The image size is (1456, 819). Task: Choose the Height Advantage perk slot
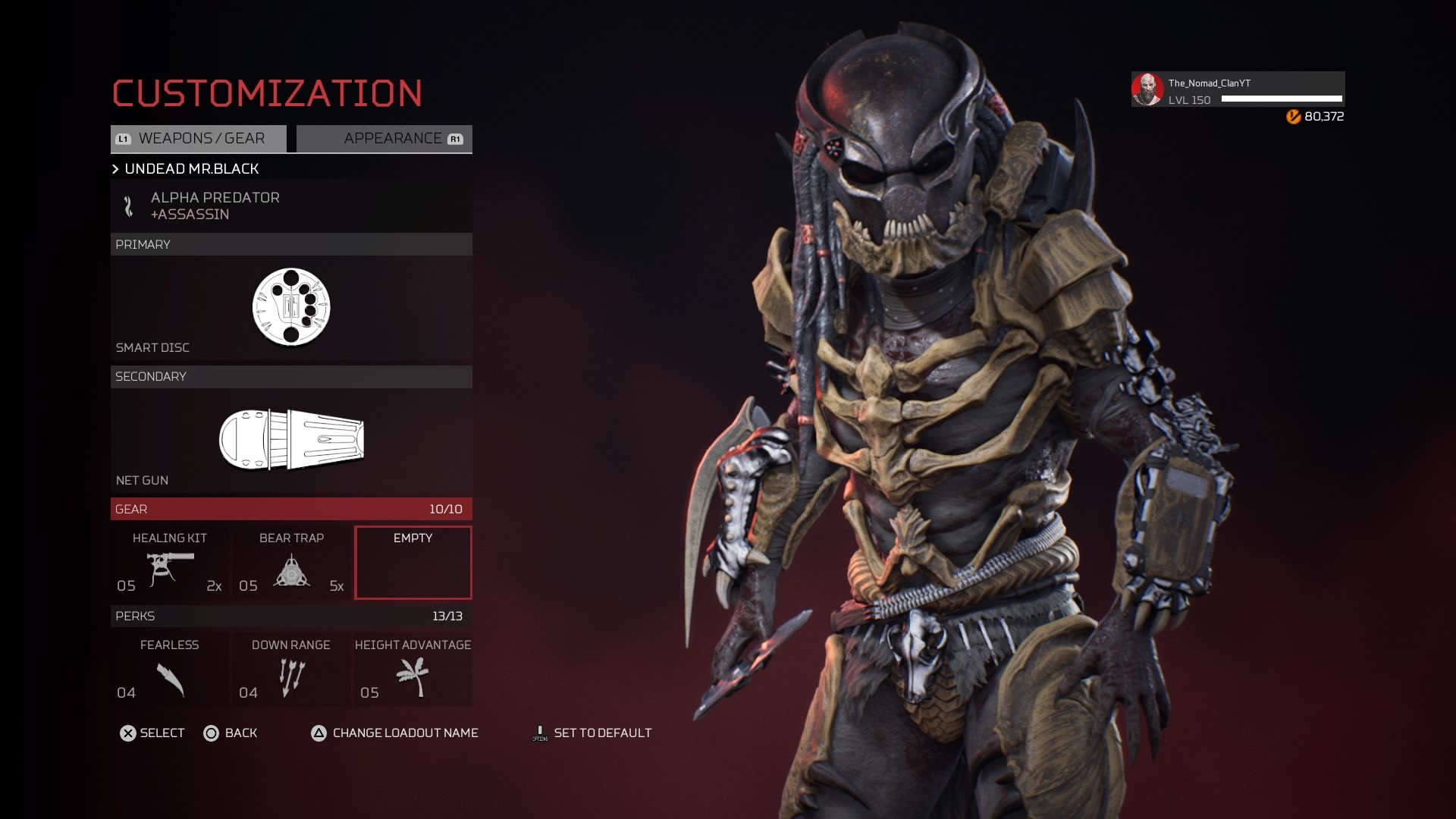413,670
